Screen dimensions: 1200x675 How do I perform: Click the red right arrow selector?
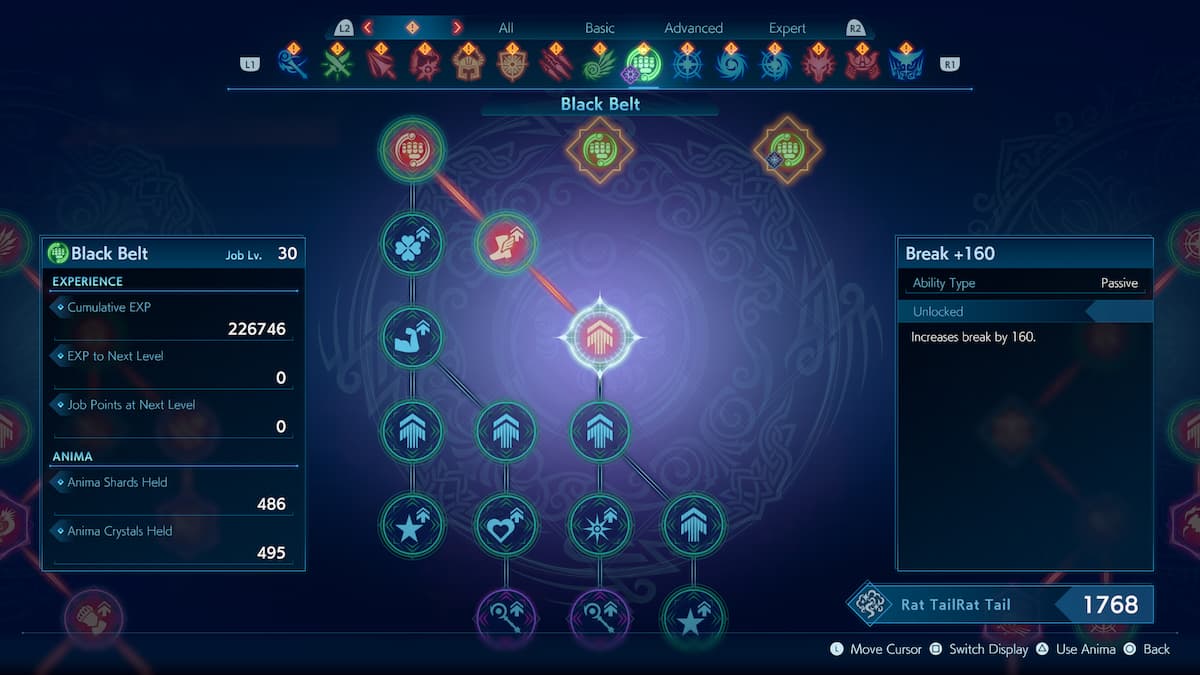coord(457,28)
